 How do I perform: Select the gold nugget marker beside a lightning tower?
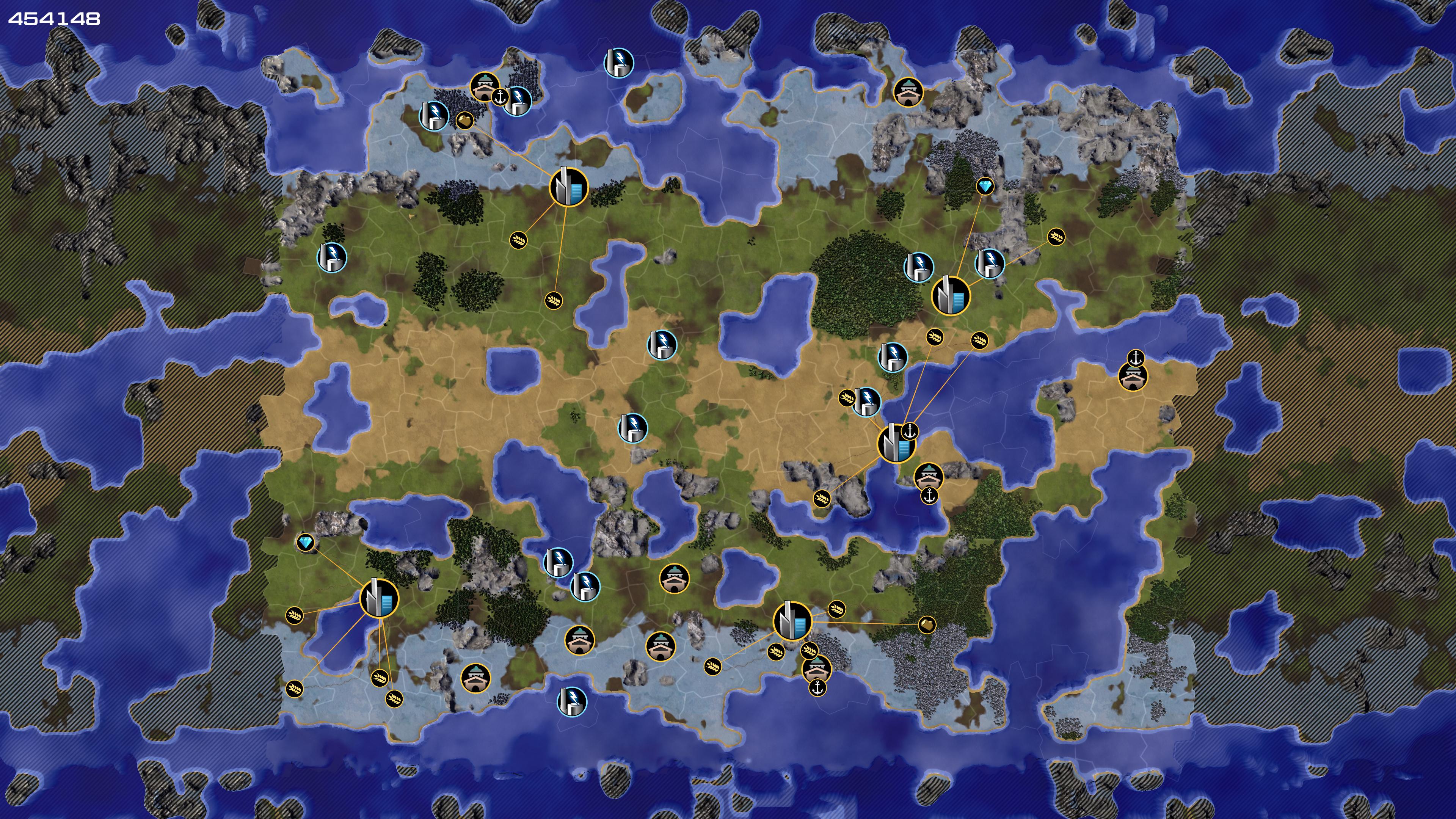click(x=464, y=120)
